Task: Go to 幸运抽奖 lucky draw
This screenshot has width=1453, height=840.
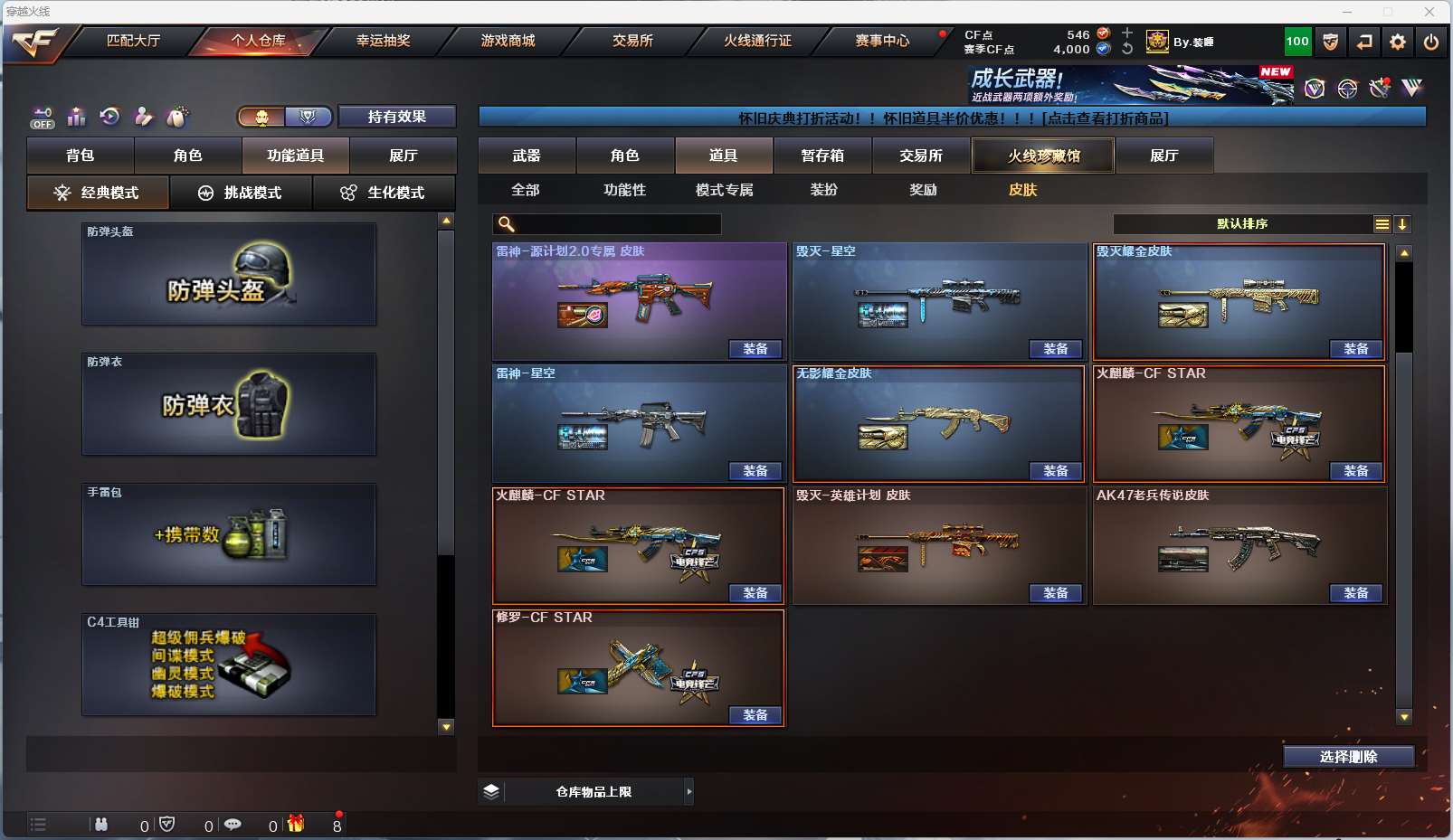Action: tap(383, 41)
